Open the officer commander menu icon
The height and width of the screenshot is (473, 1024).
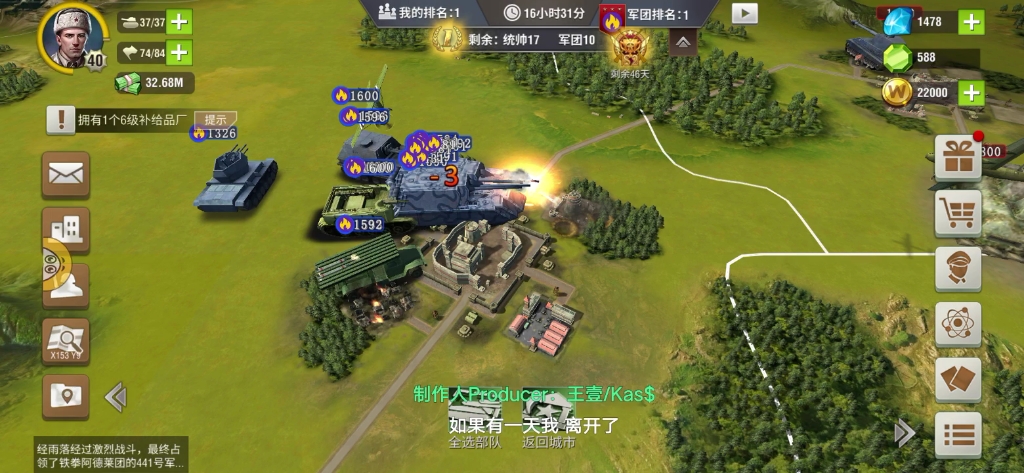point(957,268)
